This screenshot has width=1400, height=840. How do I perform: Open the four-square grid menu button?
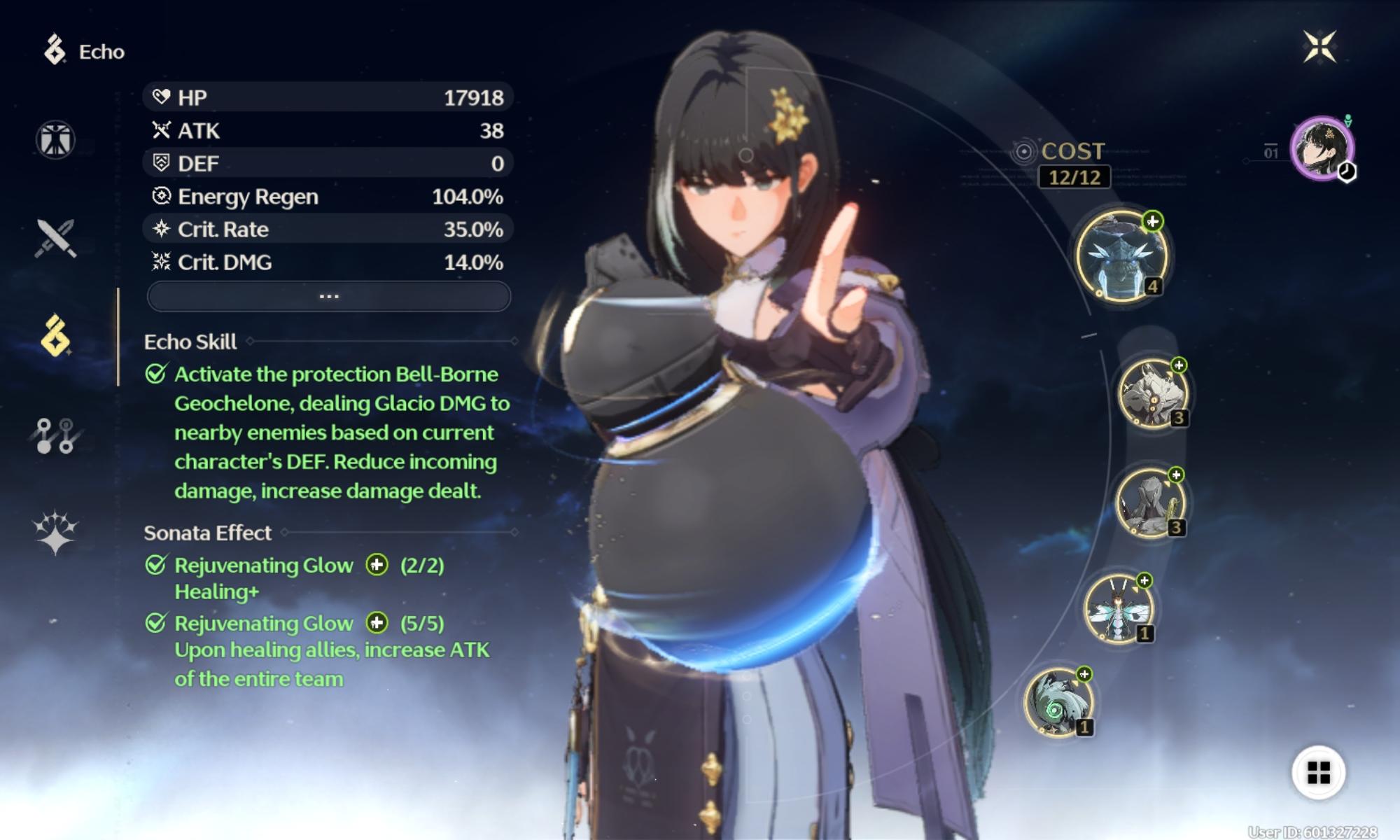1318,773
